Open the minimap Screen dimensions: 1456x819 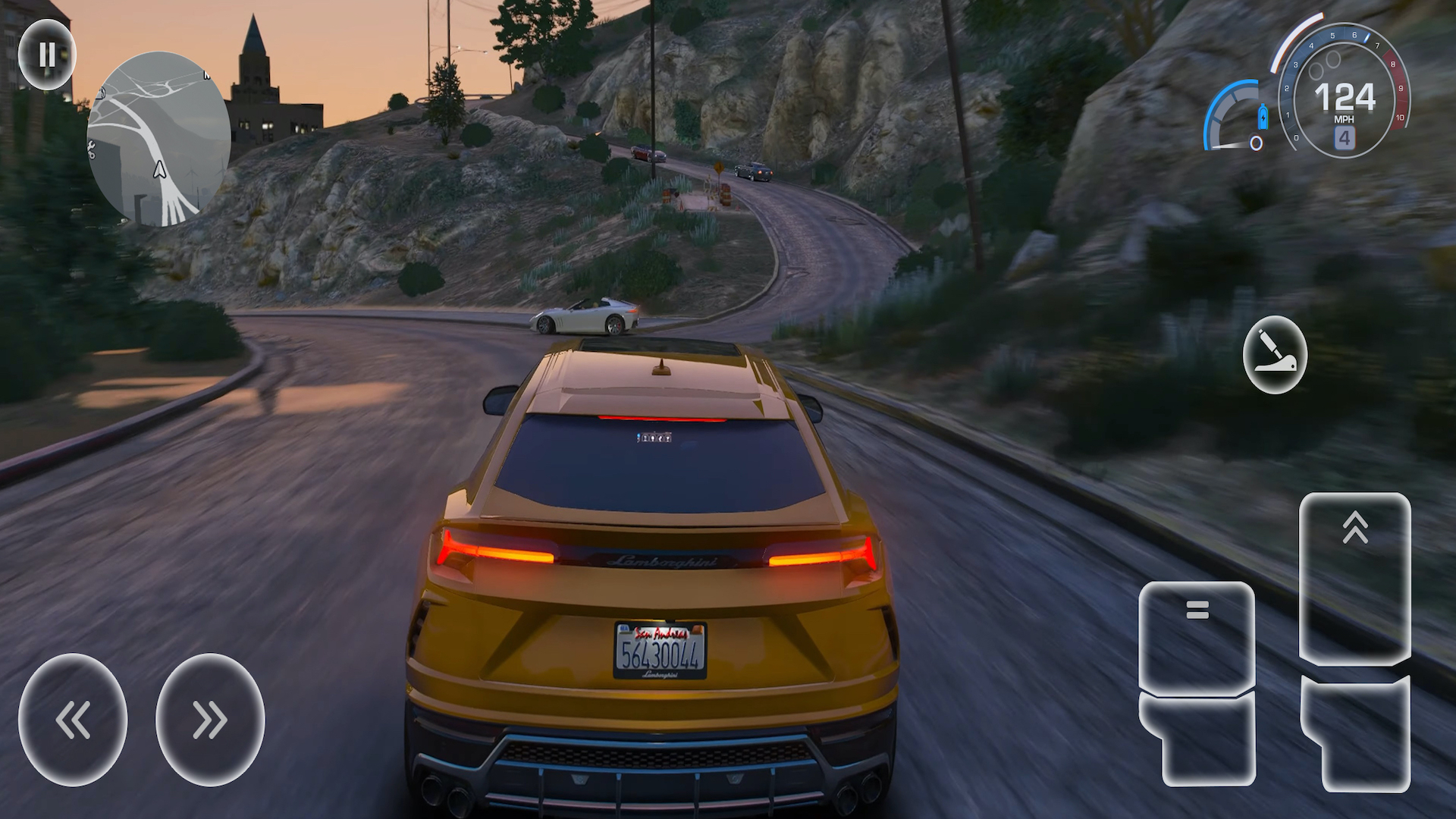click(x=159, y=139)
